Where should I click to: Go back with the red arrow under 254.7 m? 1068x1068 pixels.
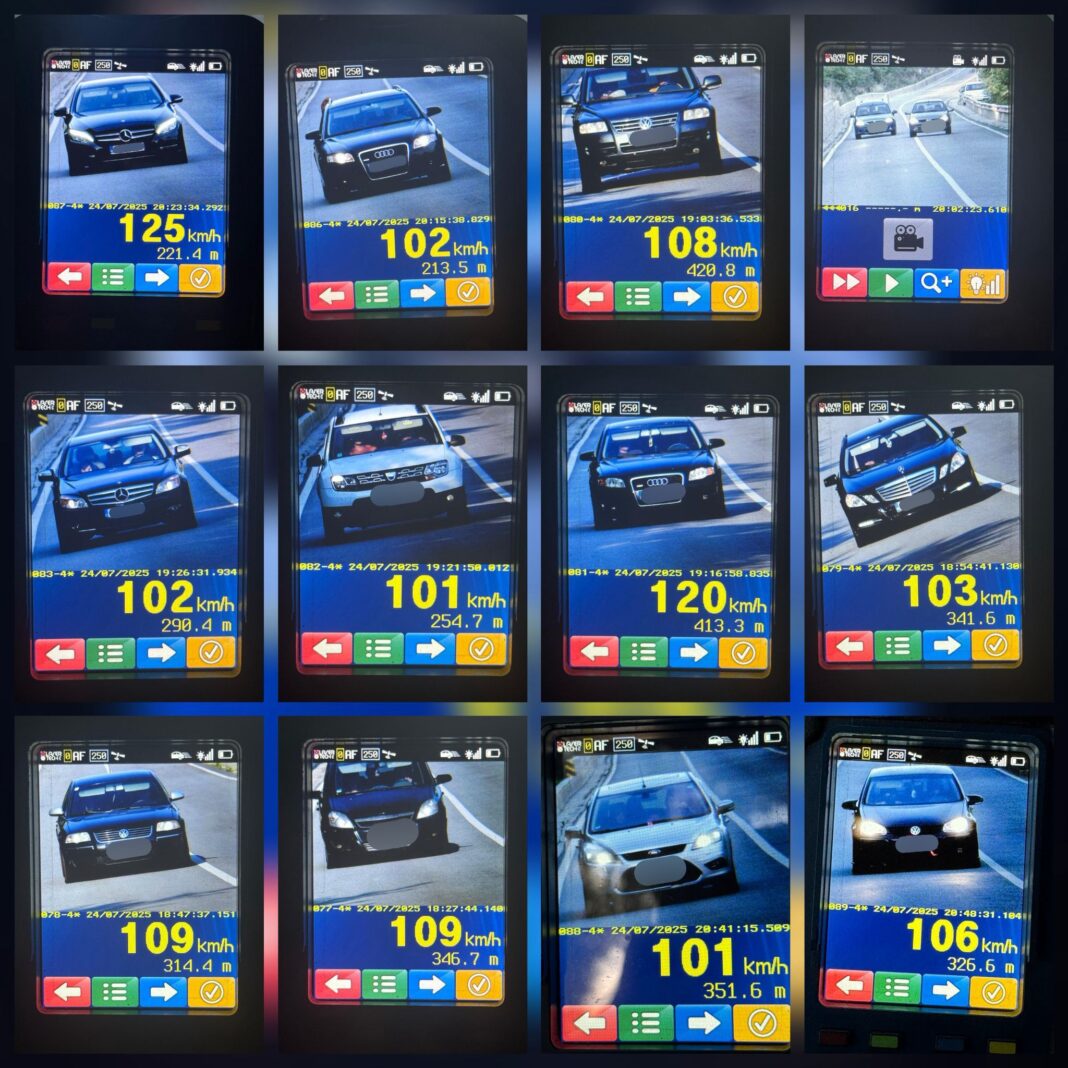pos(326,648)
